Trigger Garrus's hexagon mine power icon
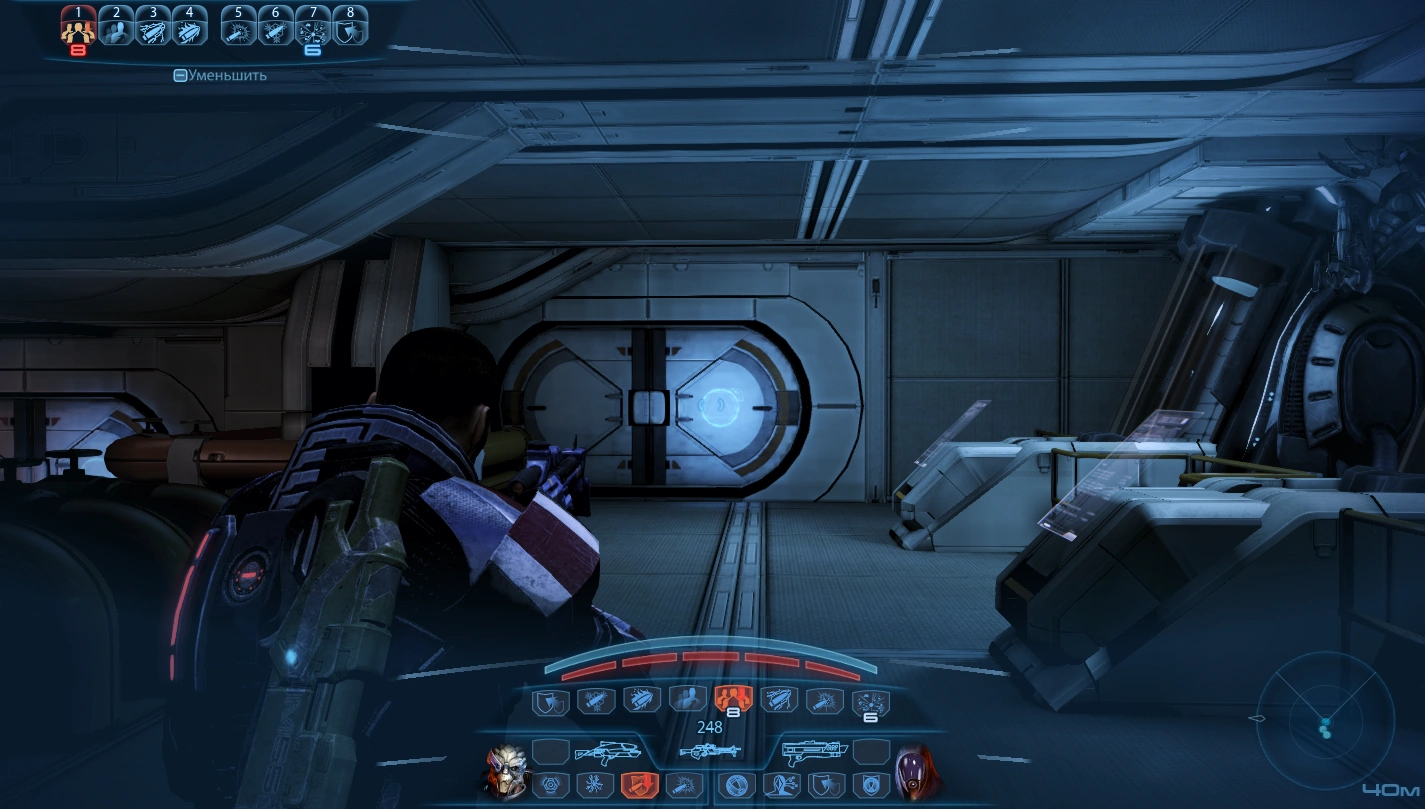 [550, 785]
